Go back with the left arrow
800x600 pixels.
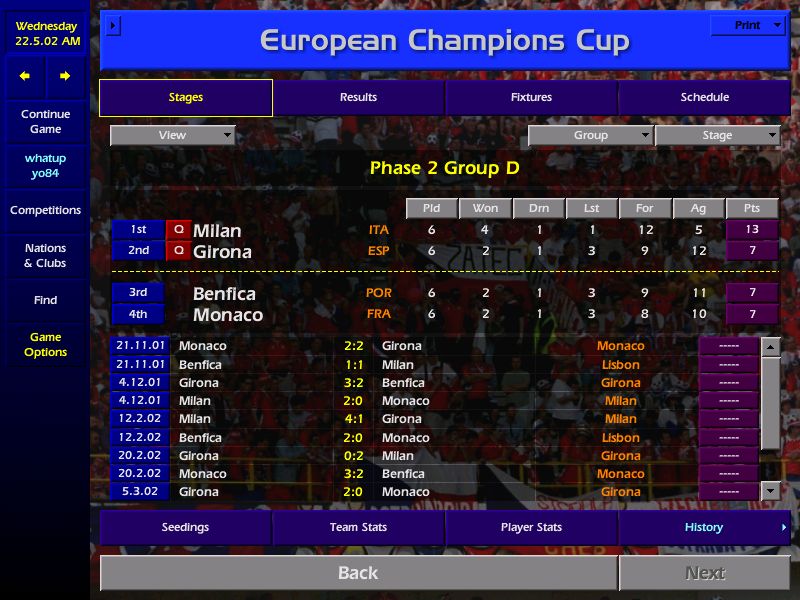(25, 76)
